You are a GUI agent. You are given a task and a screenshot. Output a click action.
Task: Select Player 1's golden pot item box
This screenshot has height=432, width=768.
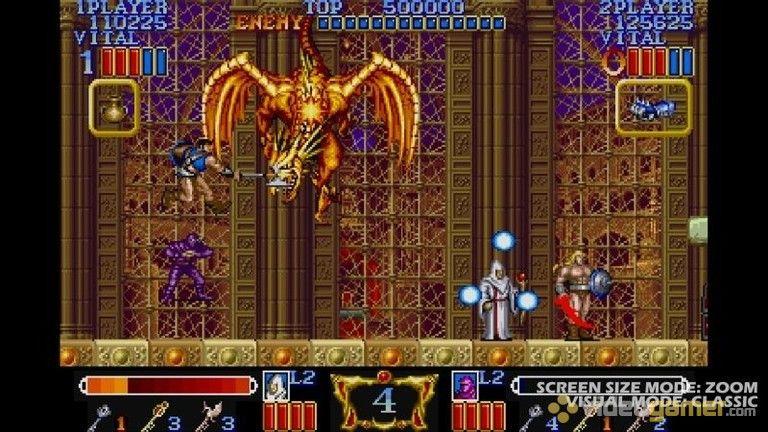(114, 108)
